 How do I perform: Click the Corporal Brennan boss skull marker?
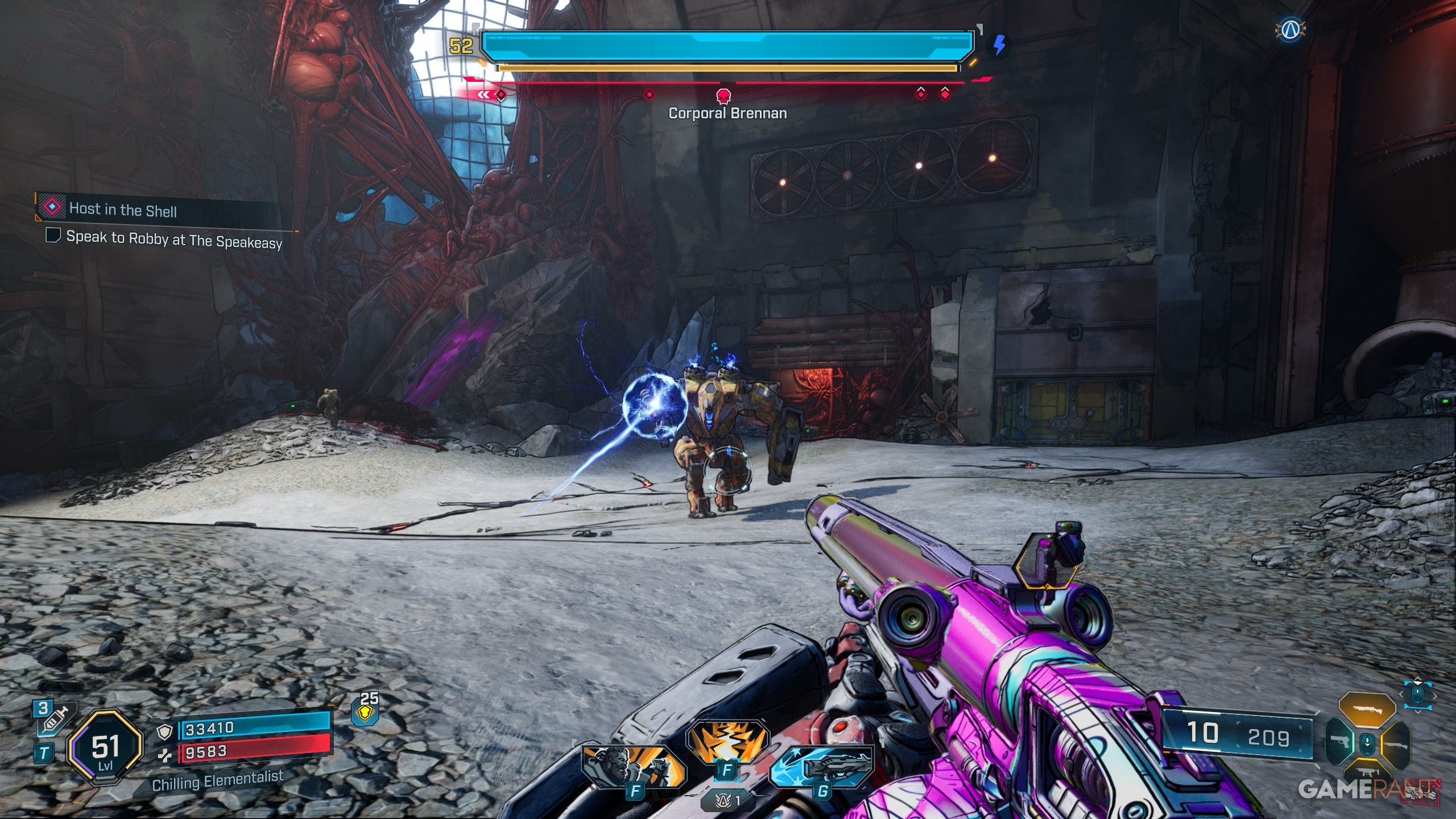(723, 95)
